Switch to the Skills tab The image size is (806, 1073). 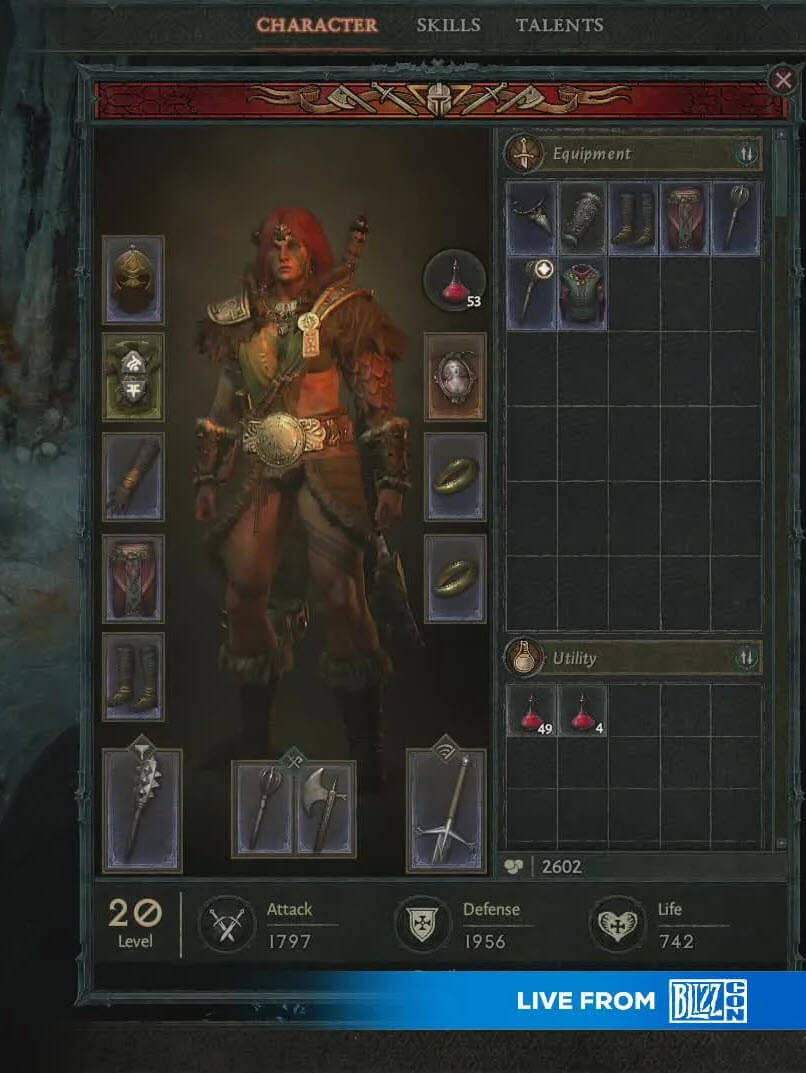[x=448, y=25]
